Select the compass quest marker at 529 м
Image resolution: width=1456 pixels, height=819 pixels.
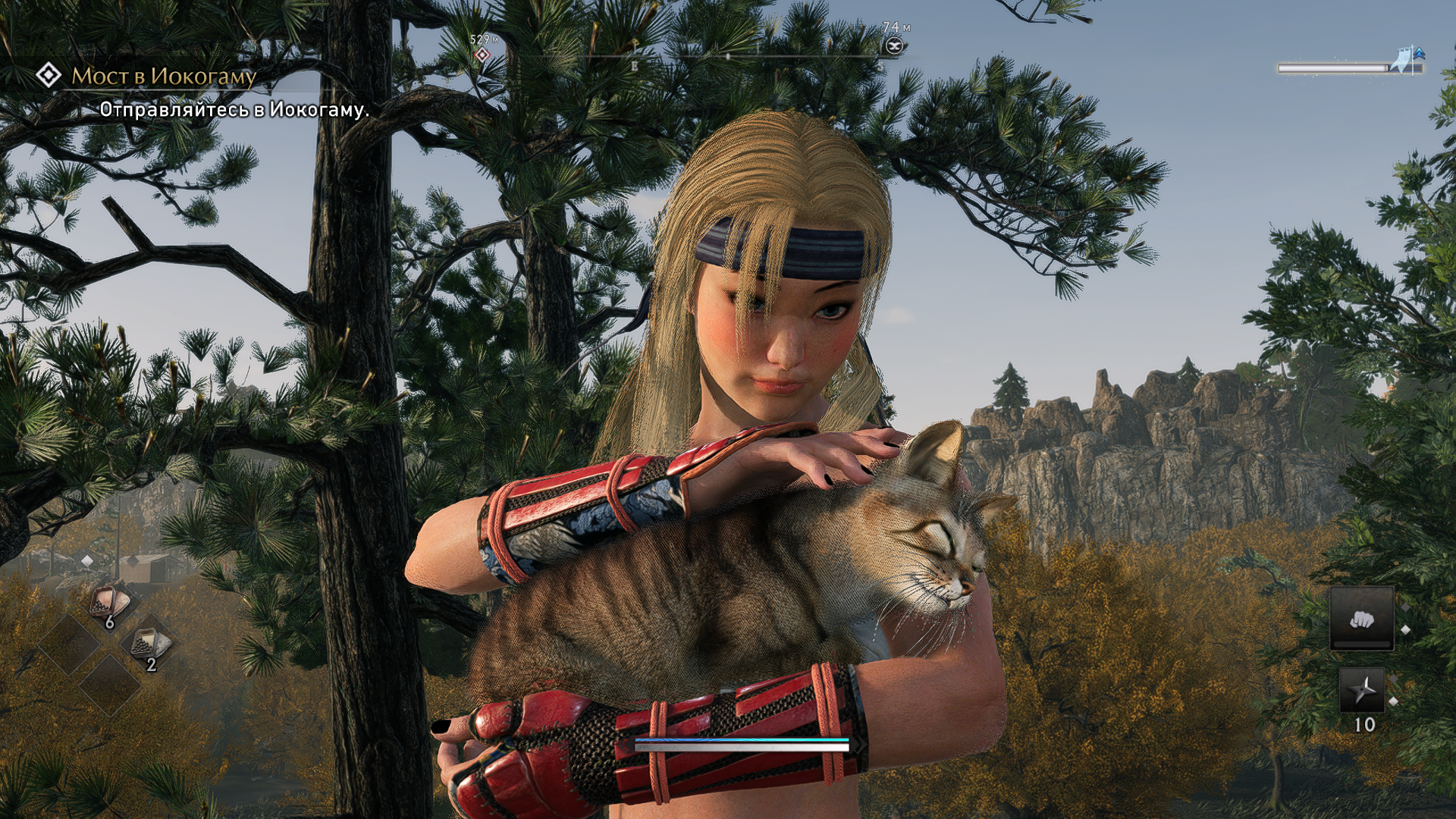pyautogui.click(x=482, y=55)
